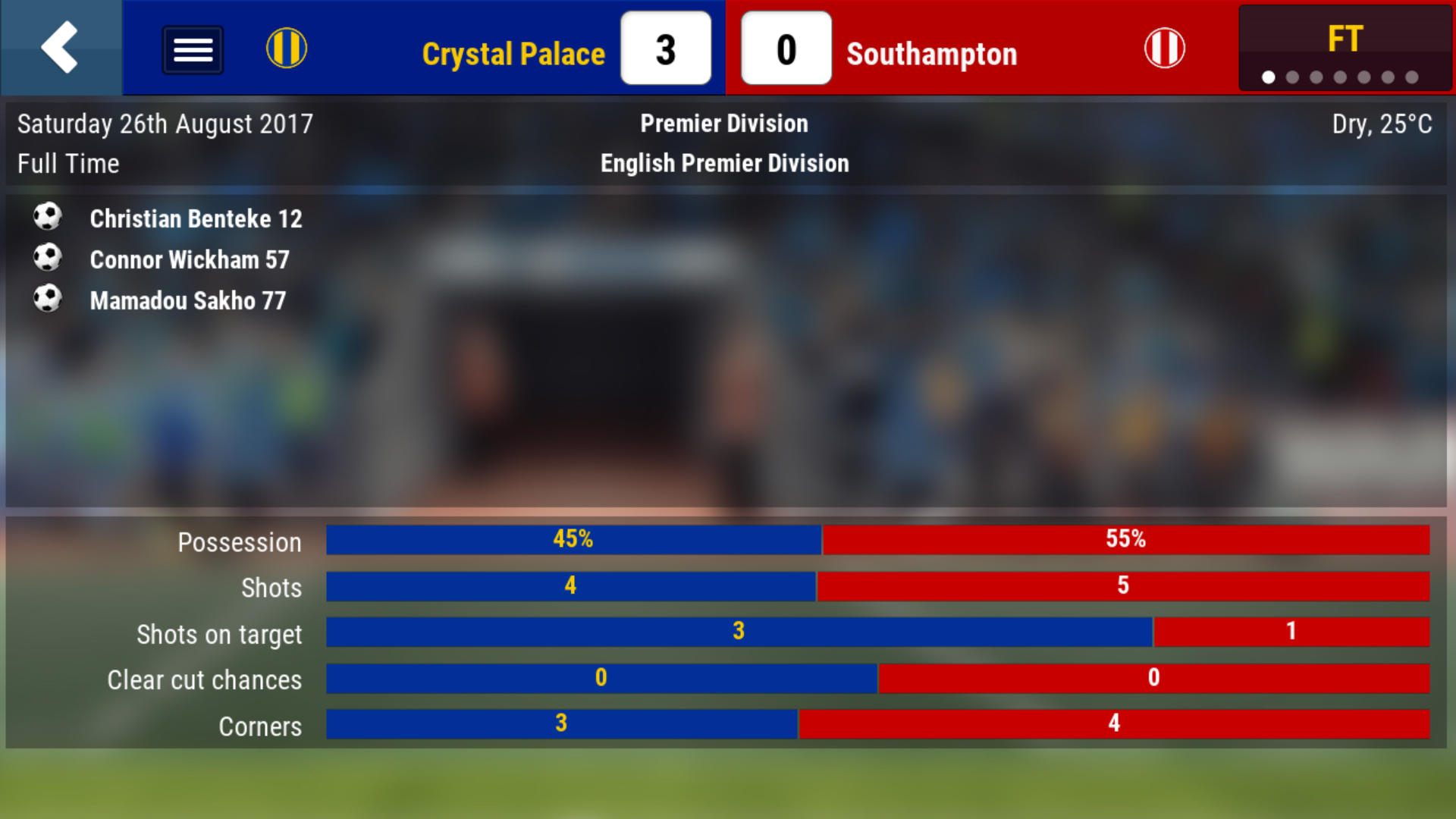Viewport: 1456px width, 819px height.
Task: Open the Crystal Palace team name
Action: coord(513,54)
